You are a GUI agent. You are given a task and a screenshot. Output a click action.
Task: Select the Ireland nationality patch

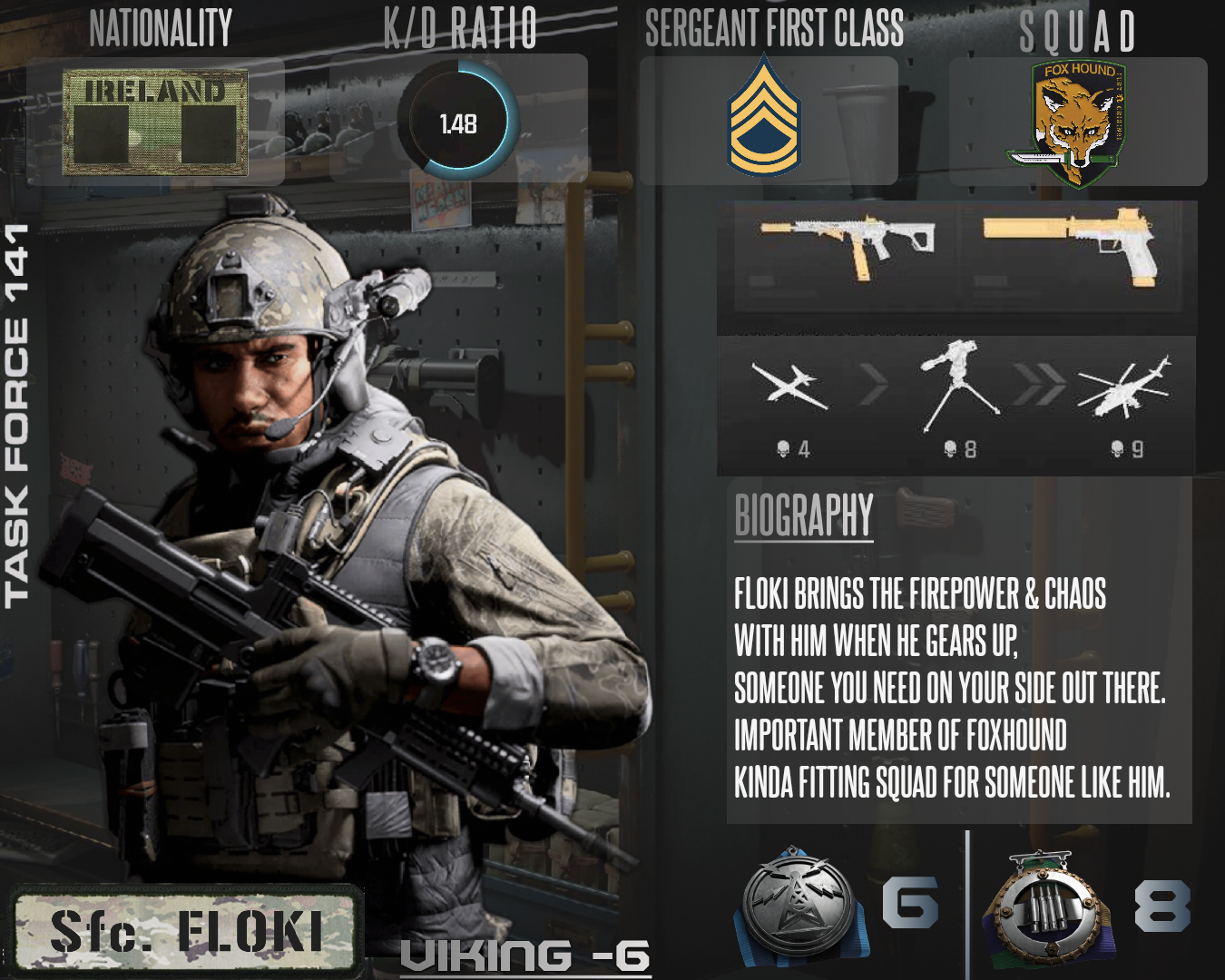click(155, 122)
